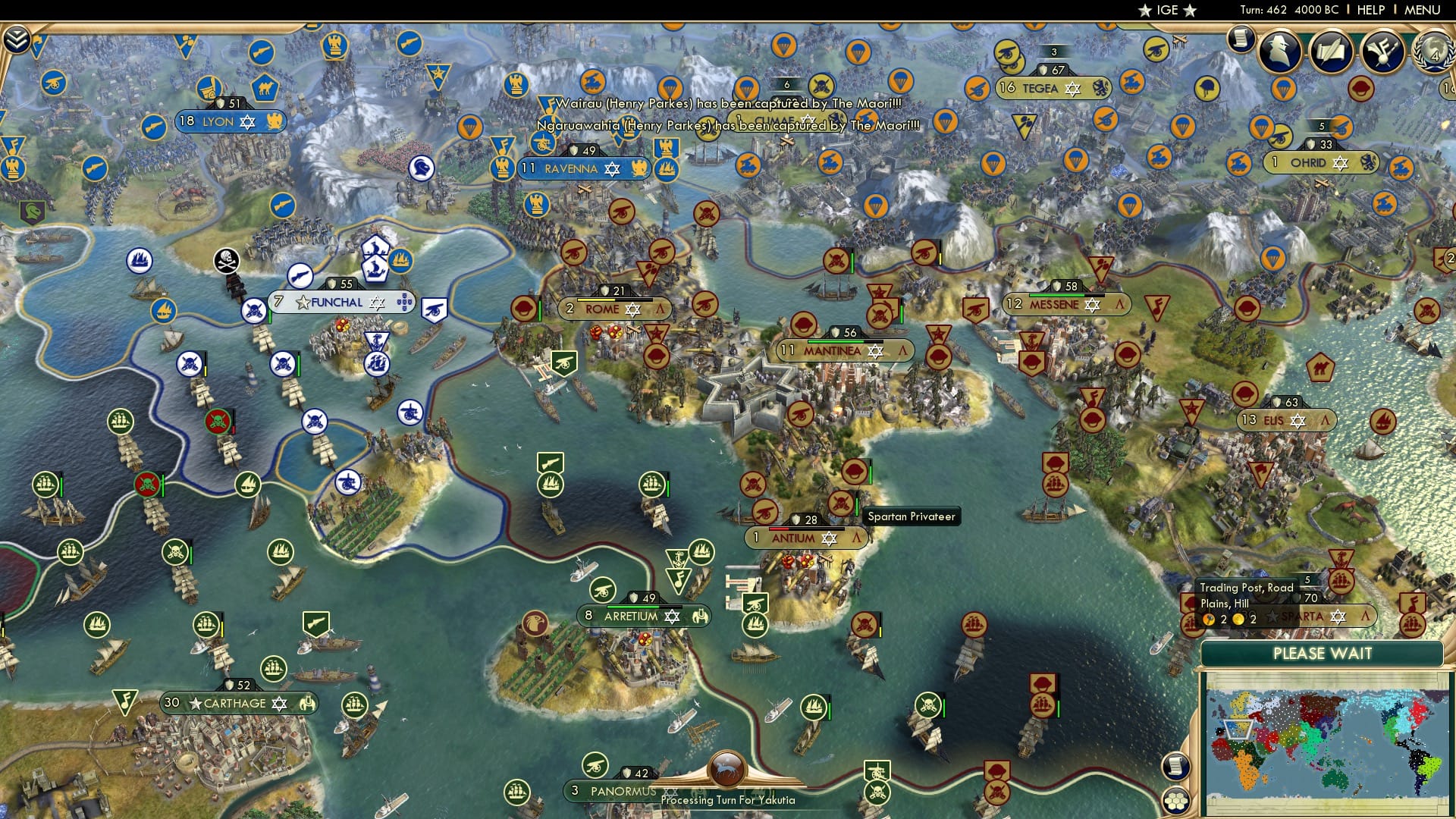Select the black pirate flag near Funchal
This screenshot has height=819, width=1456.
(226, 259)
